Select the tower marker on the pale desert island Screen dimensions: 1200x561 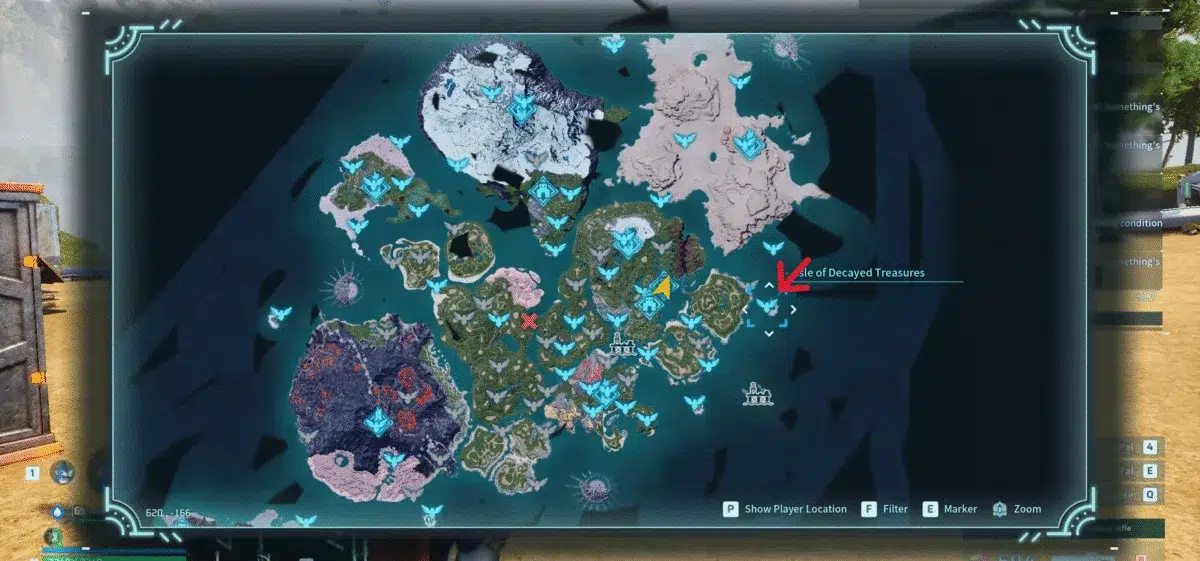tap(747, 144)
